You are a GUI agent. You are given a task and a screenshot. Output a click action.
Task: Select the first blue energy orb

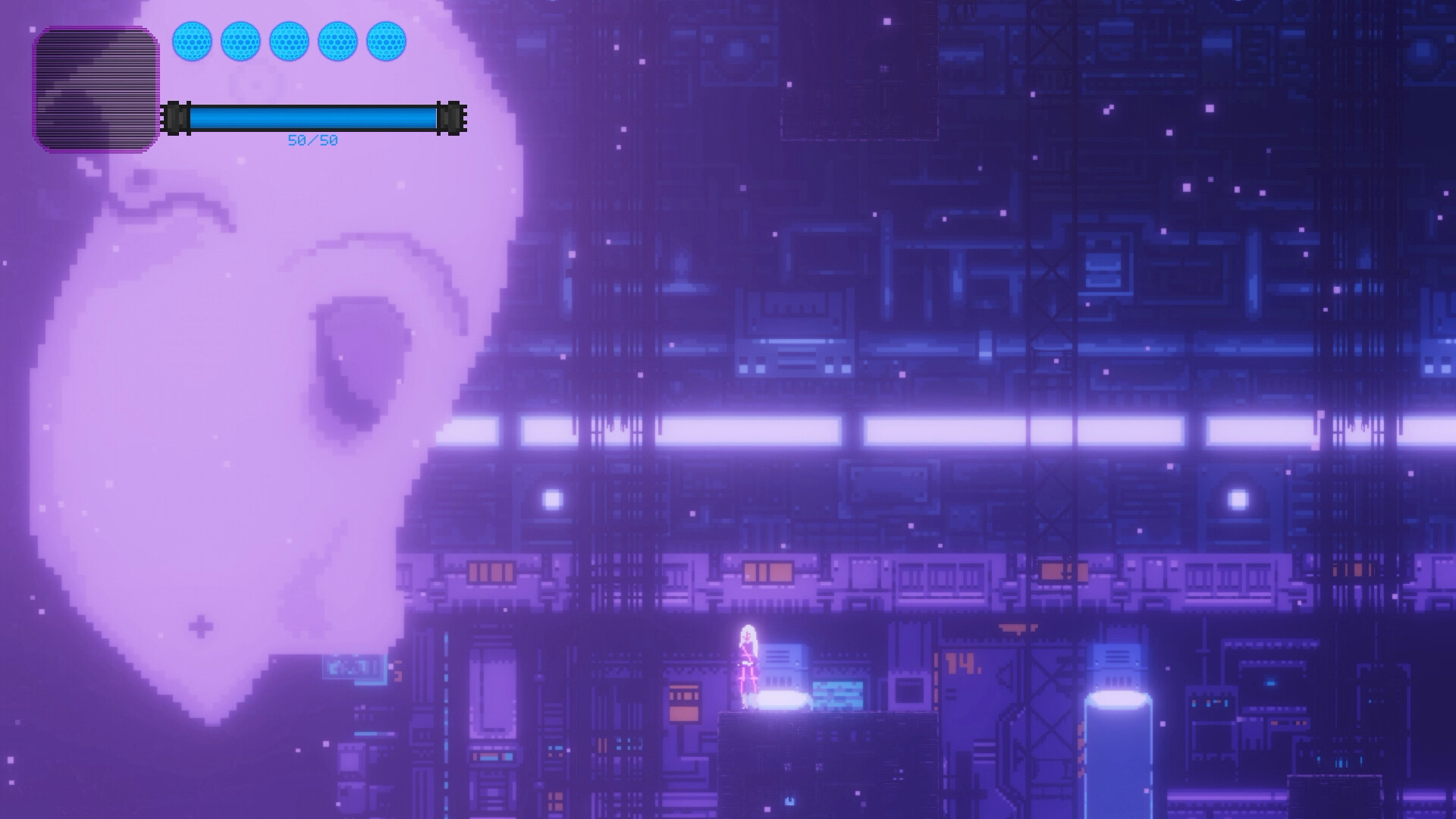[194, 42]
